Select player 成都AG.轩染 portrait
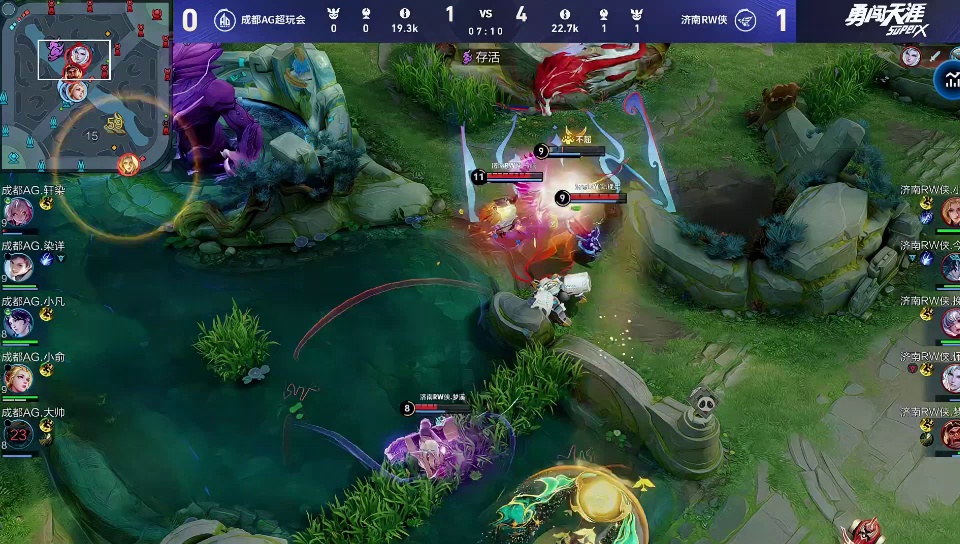 click(20, 212)
